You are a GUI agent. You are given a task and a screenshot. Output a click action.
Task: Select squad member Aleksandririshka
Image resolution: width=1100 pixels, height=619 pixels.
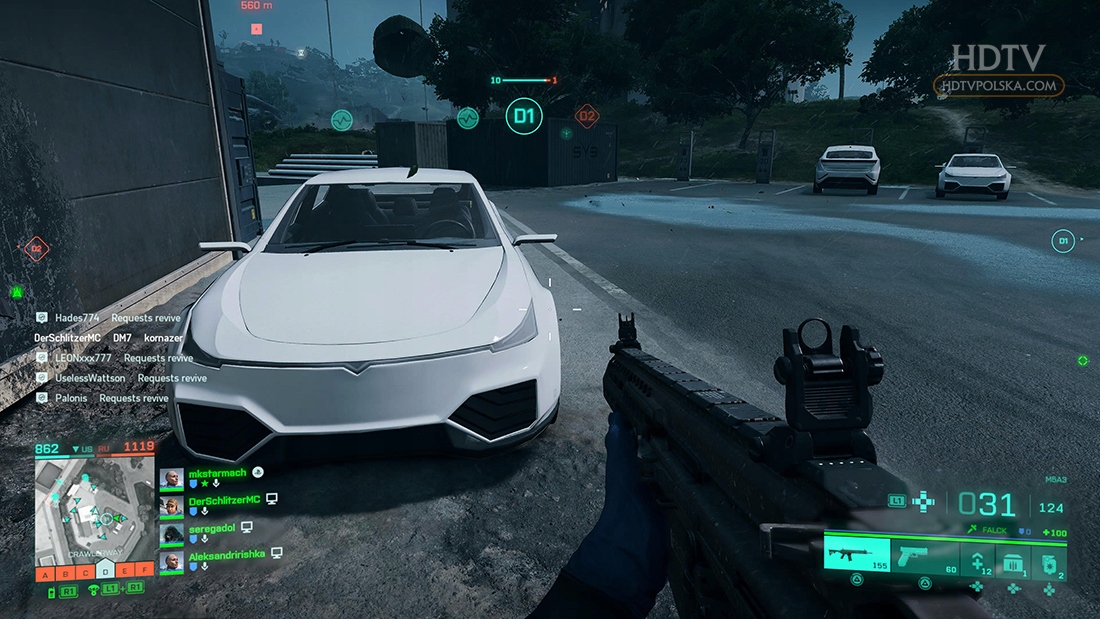pyautogui.click(x=226, y=553)
